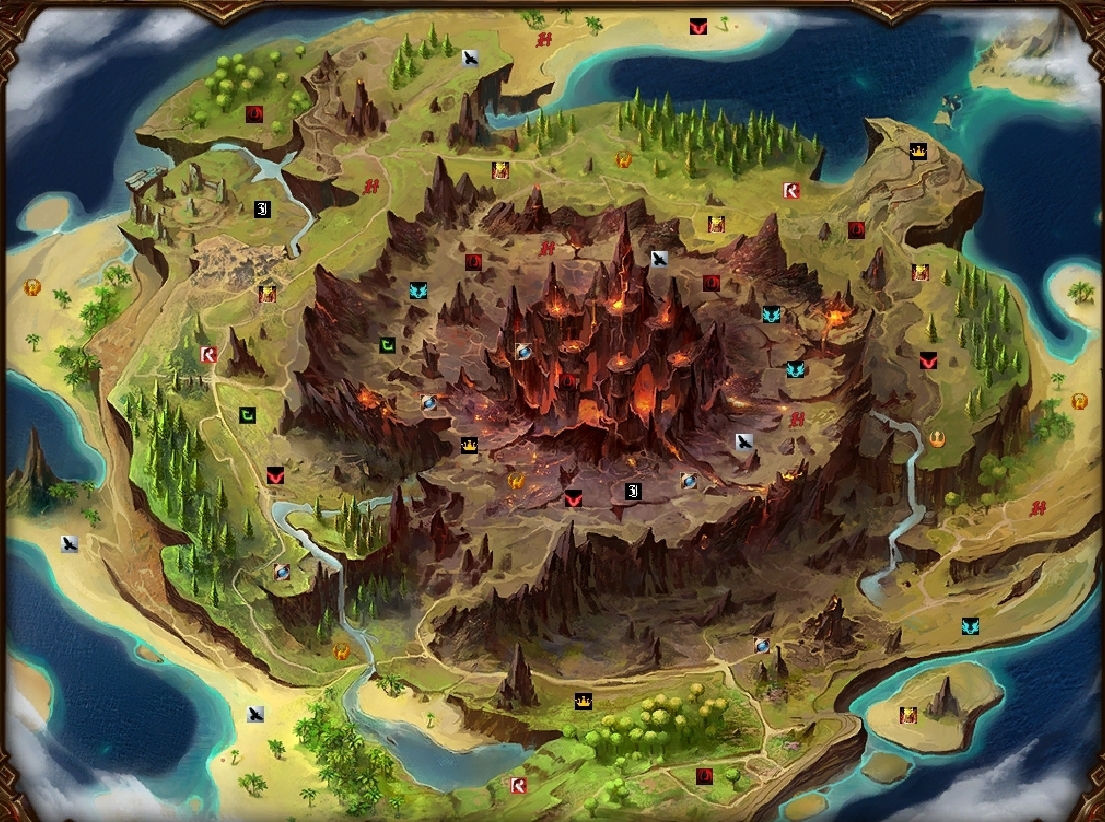Click the red K marker below the southern lagoon

coord(518,785)
